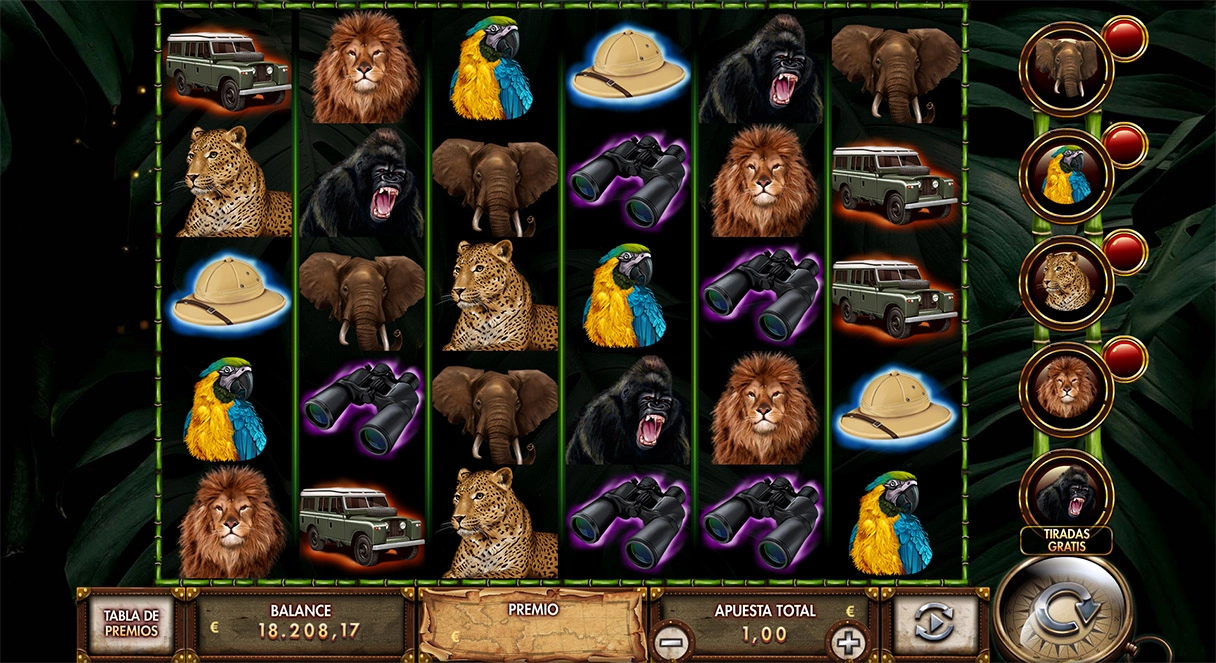1216x663 pixels.
Task: Increase the total bet with plus button
Action: [847, 640]
